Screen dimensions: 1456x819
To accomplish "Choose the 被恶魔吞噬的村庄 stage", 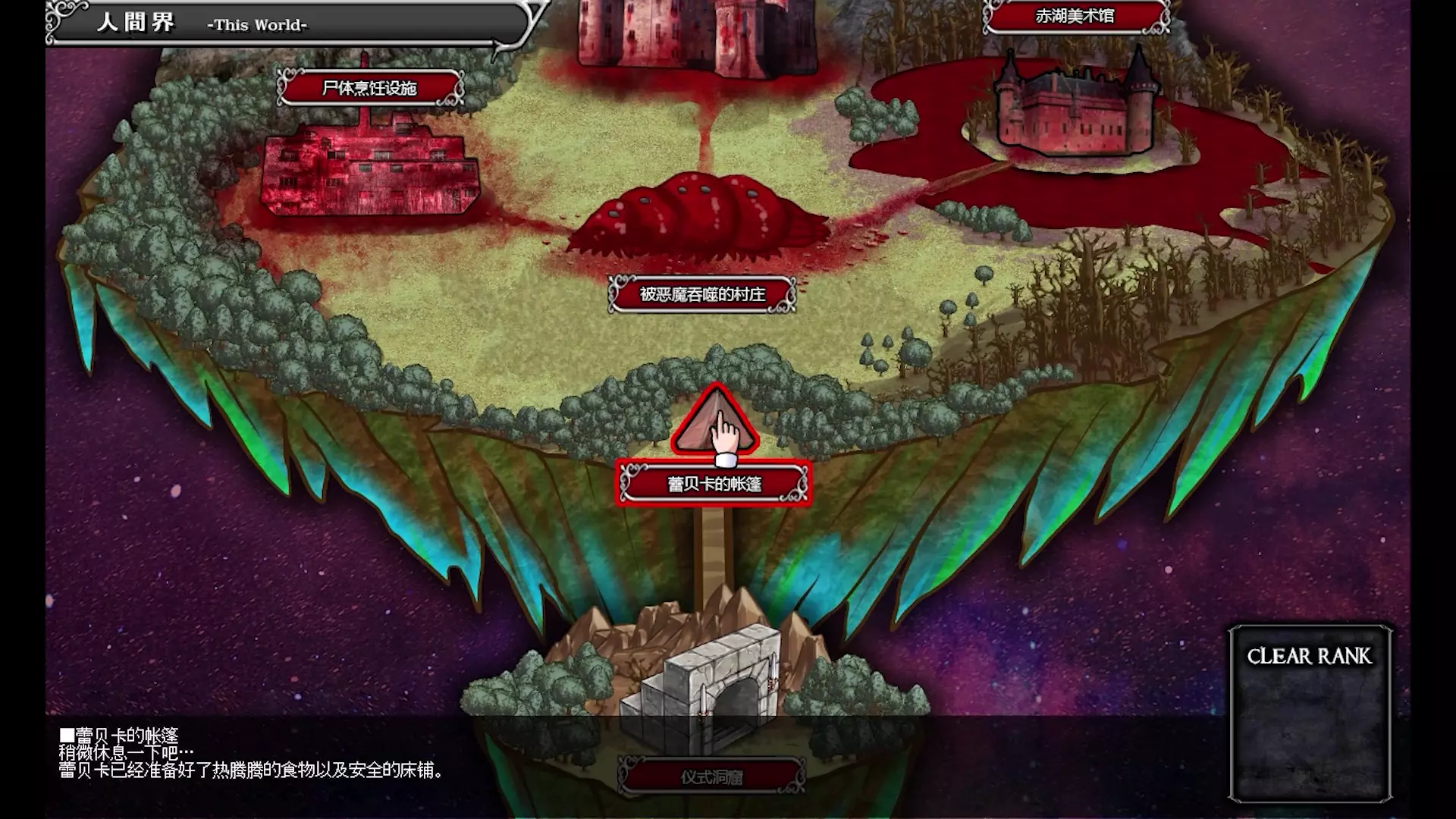I will coord(702,294).
